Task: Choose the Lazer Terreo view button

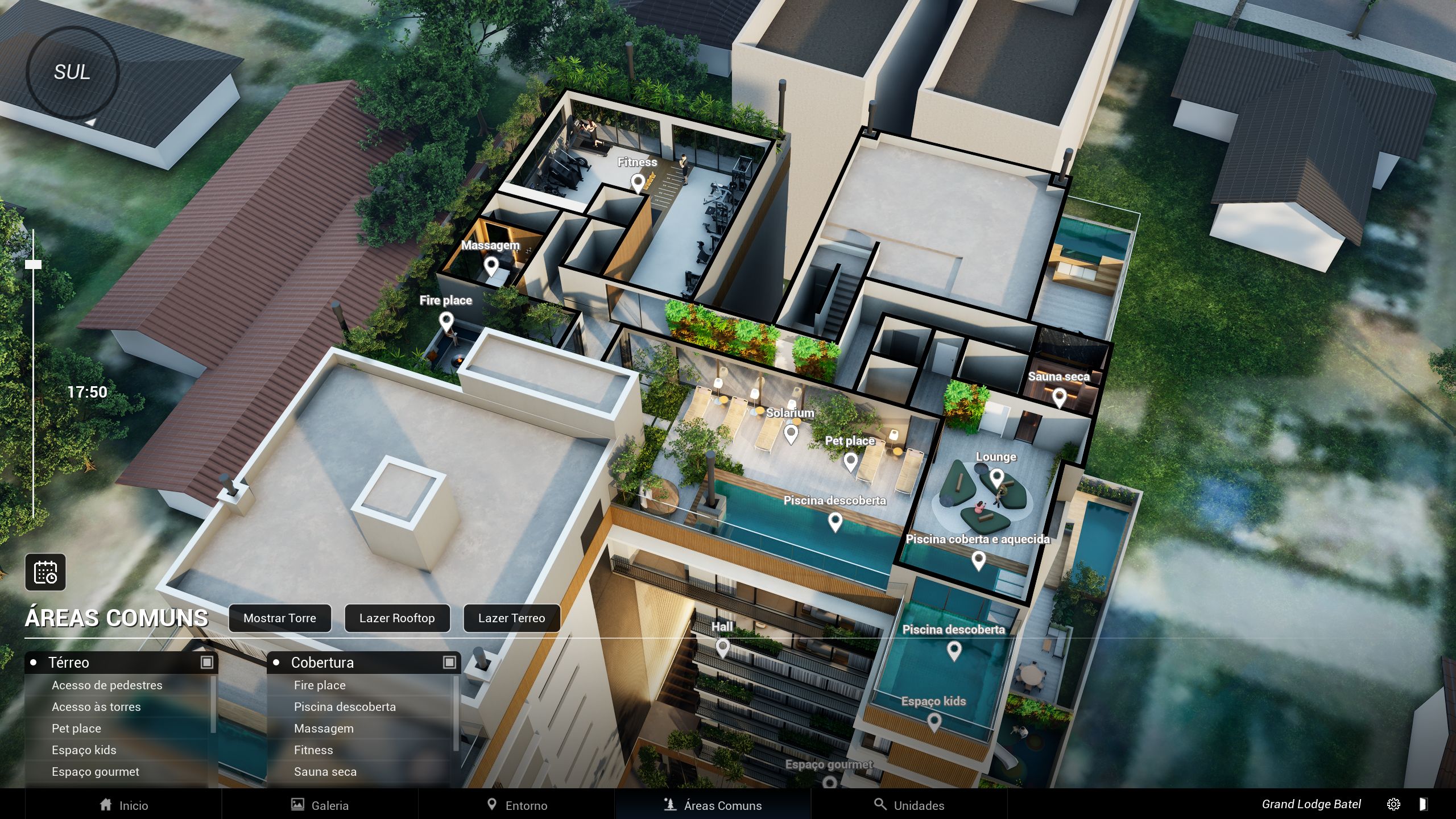Action: coord(511,618)
